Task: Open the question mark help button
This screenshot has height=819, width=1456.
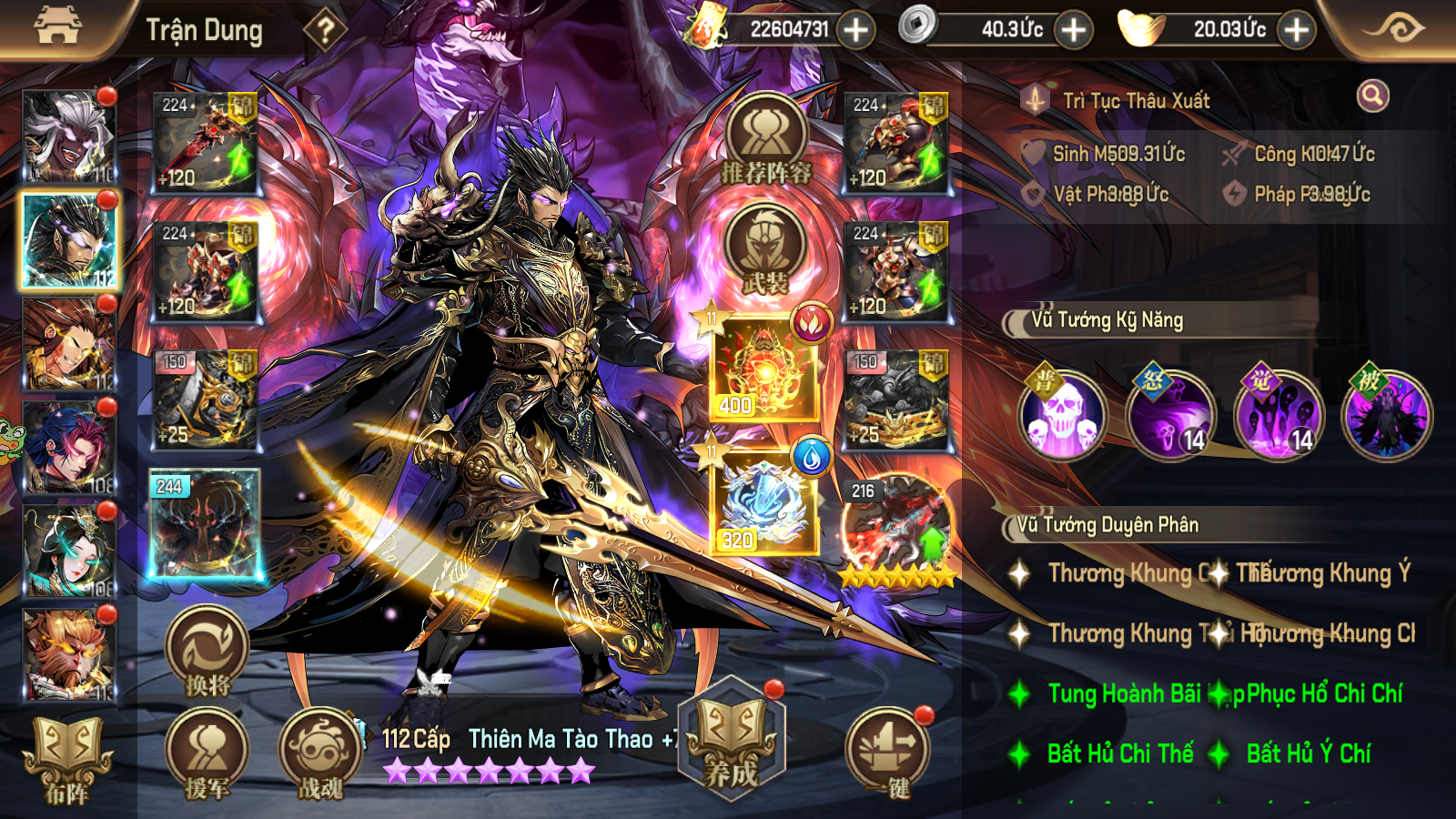Action: click(x=325, y=30)
